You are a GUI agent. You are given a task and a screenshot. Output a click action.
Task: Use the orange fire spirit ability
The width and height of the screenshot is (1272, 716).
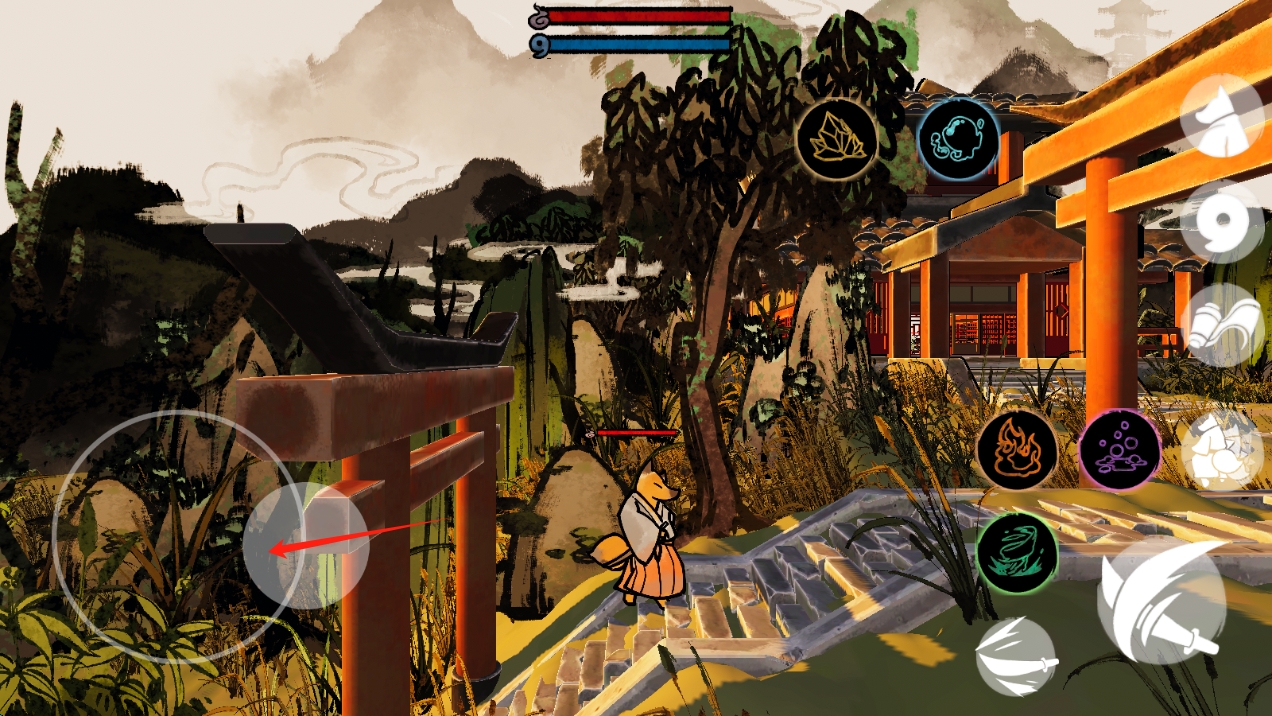1017,449
